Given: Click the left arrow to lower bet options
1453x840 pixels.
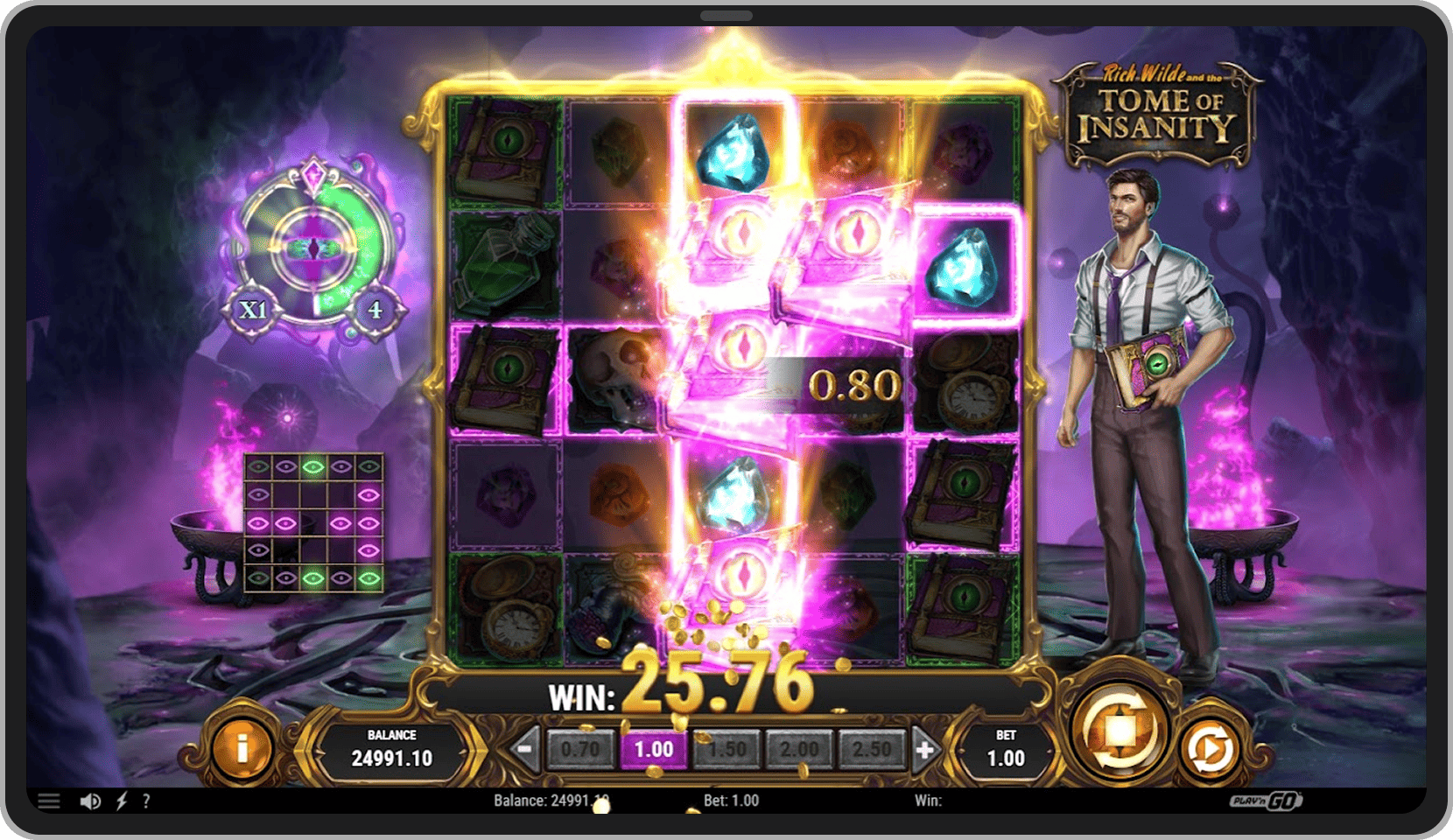Looking at the screenshot, I should 524,749.
